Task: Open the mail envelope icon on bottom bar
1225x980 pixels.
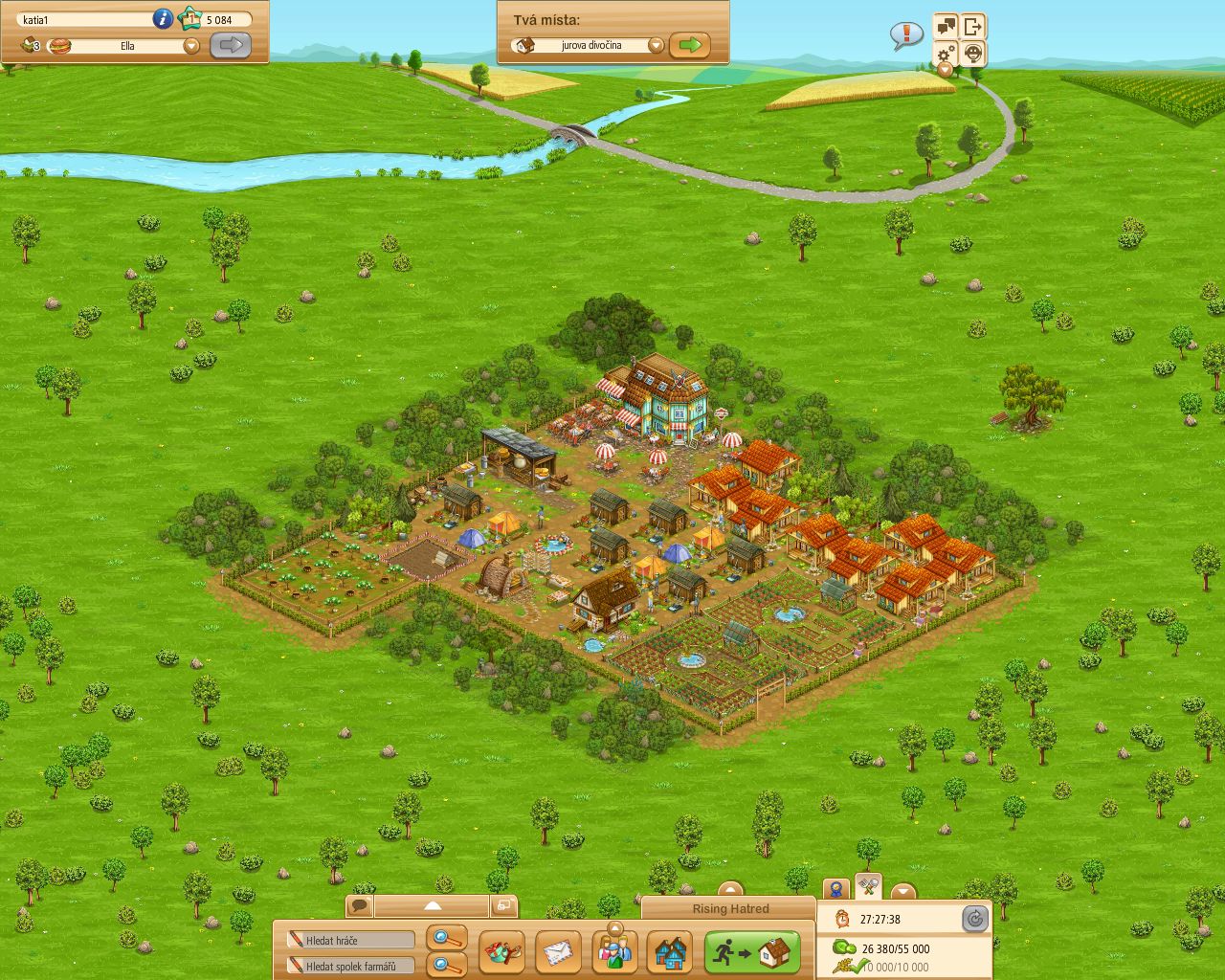Action: (x=558, y=952)
